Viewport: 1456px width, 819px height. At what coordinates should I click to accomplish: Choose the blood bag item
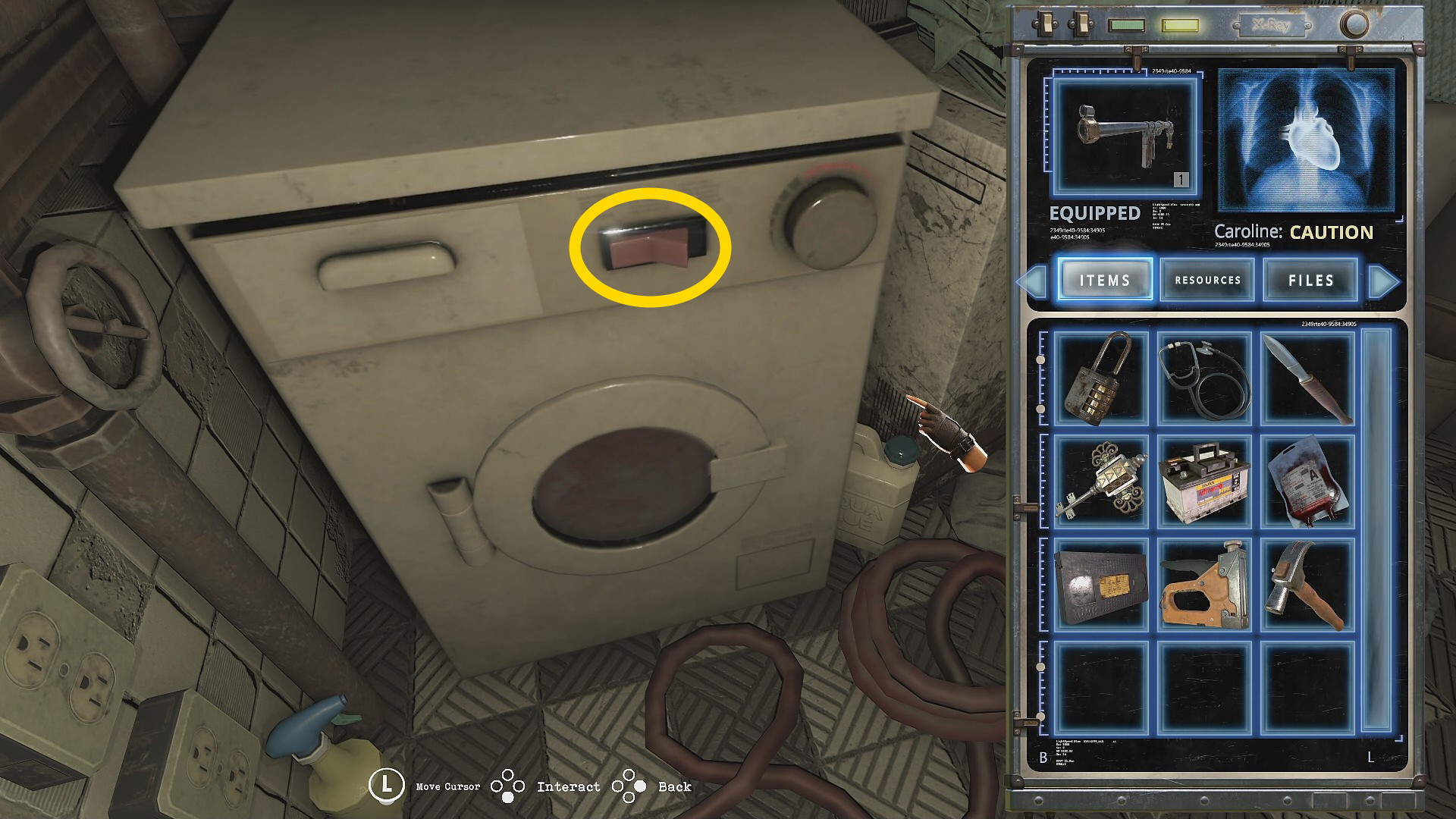tap(1307, 481)
